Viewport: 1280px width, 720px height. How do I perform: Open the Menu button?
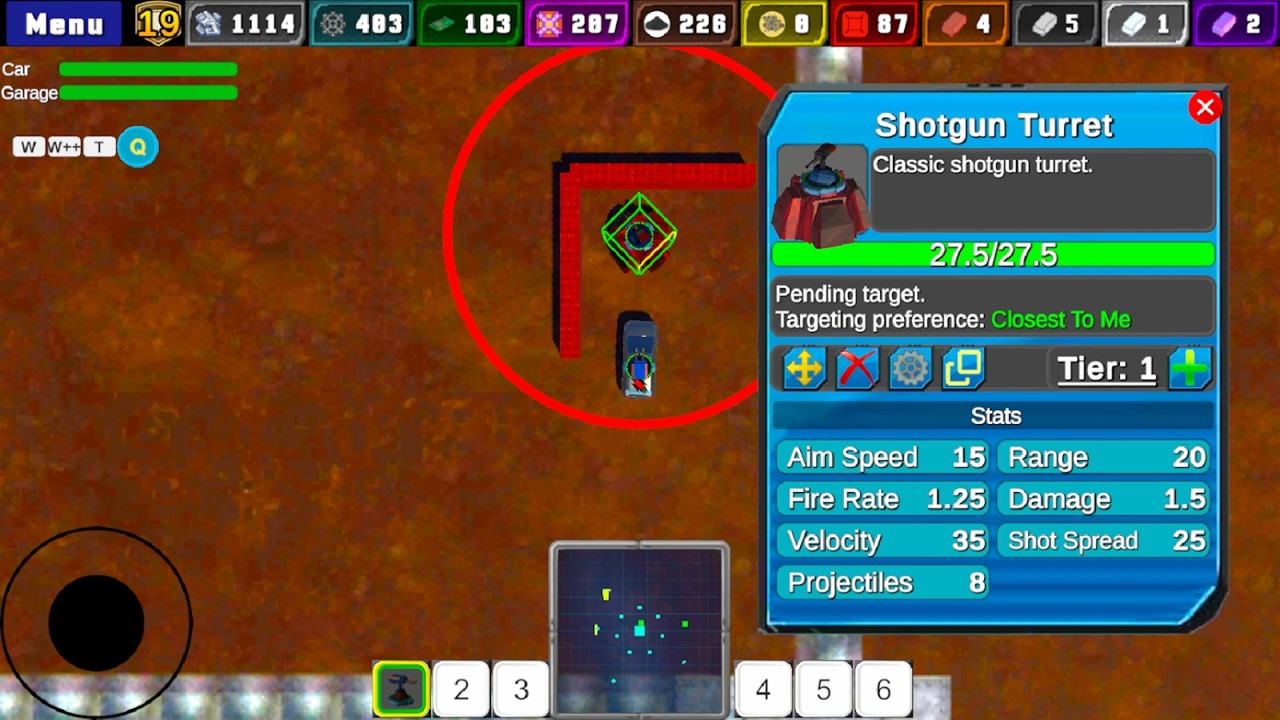pyautogui.click(x=63, y=23)
